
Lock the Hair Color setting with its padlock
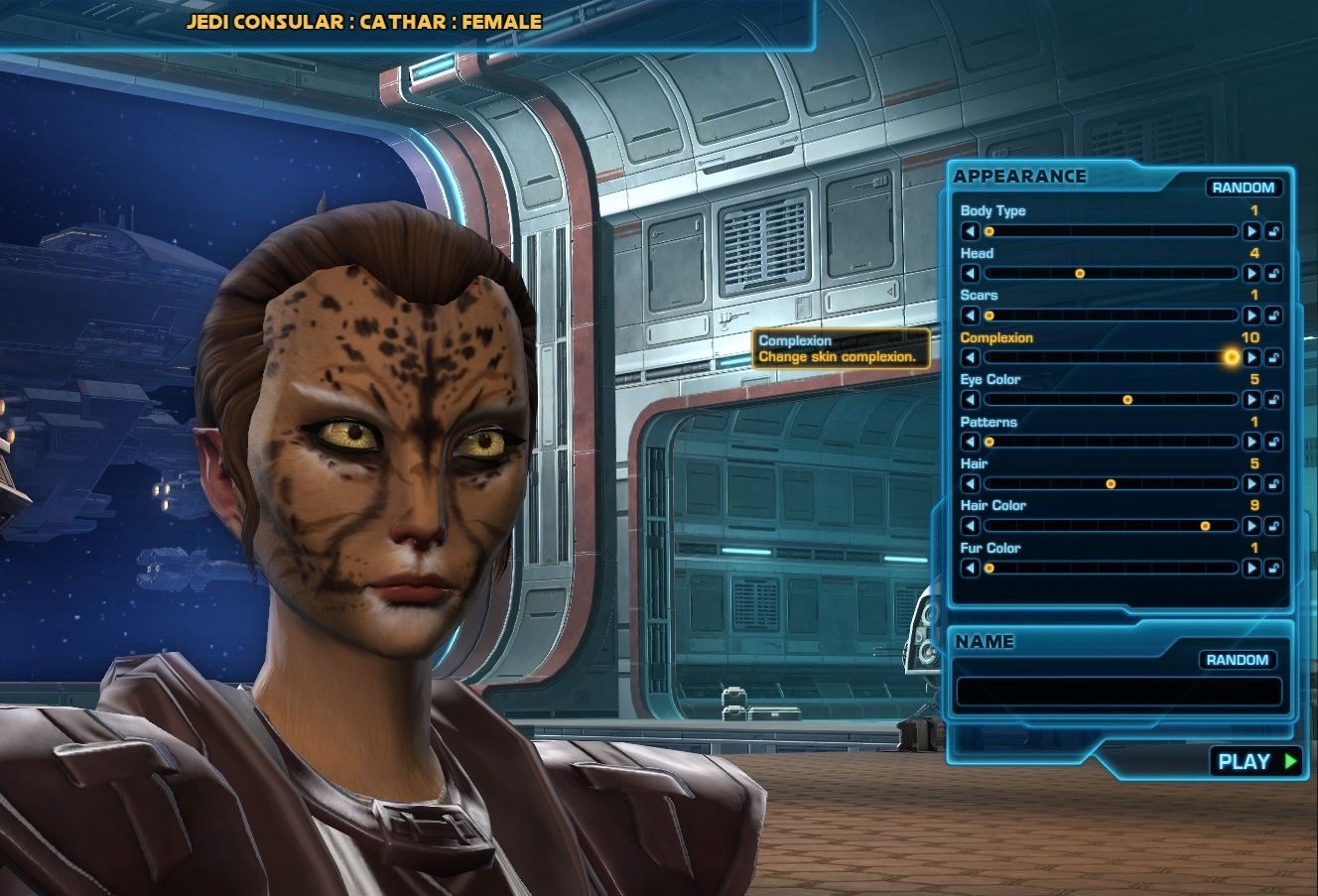point(1273,526)
